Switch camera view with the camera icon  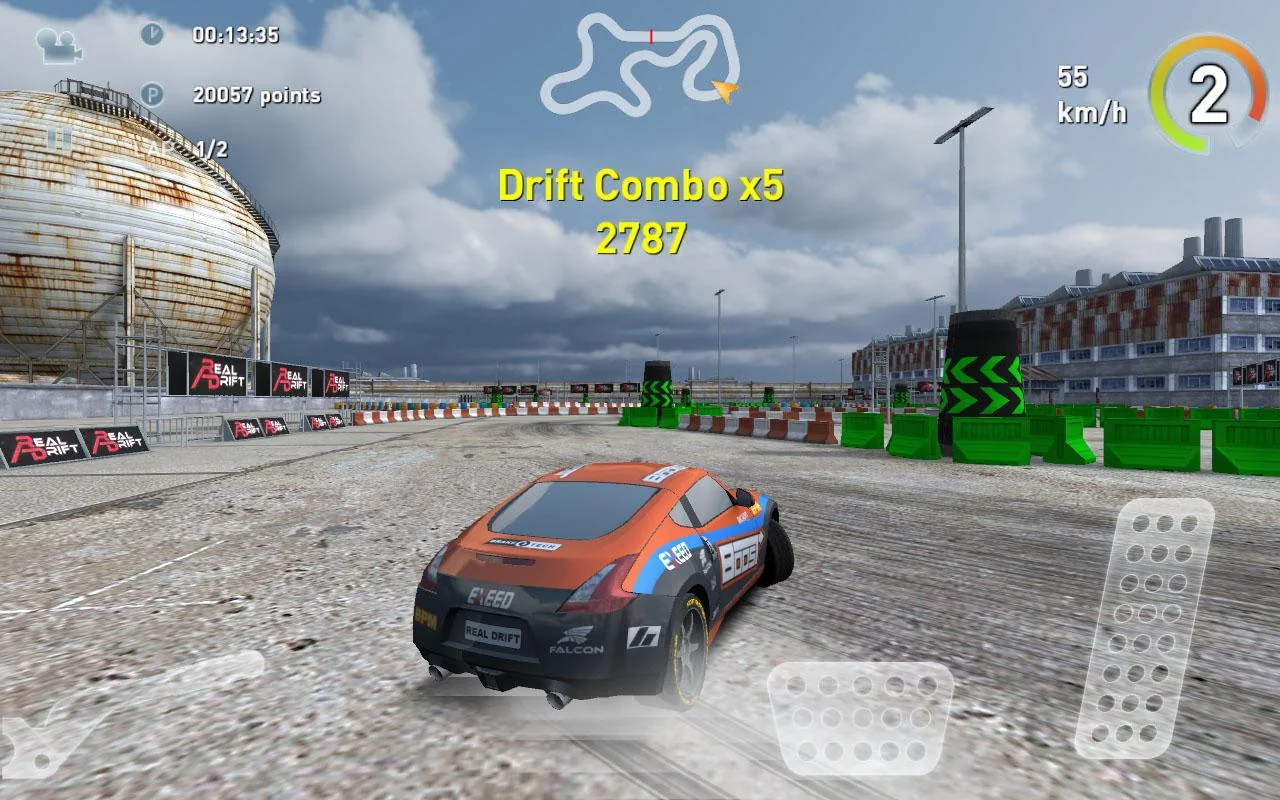pos(60,45)
